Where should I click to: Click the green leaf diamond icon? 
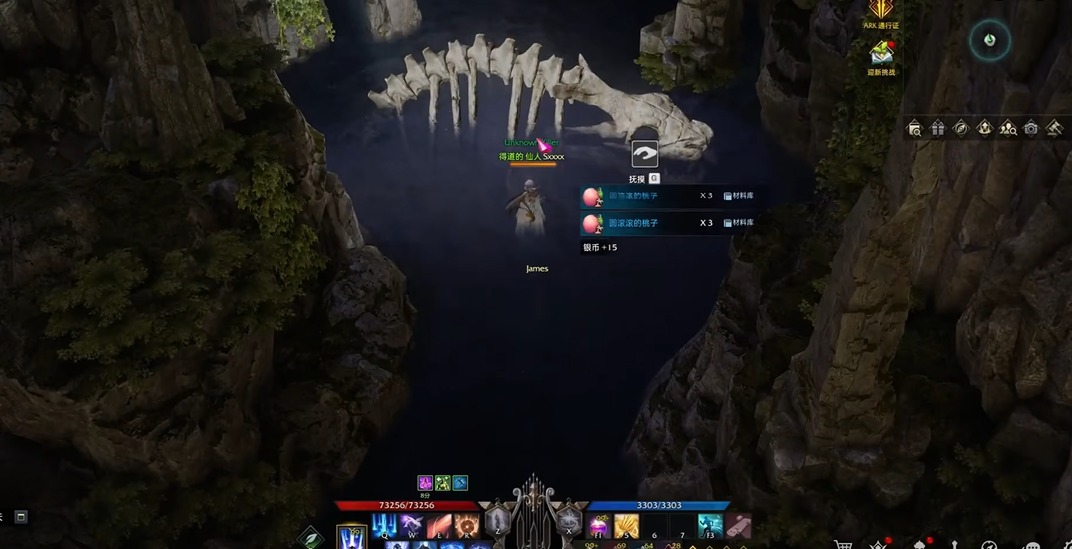pyautogui.click(x=311, y=538)
